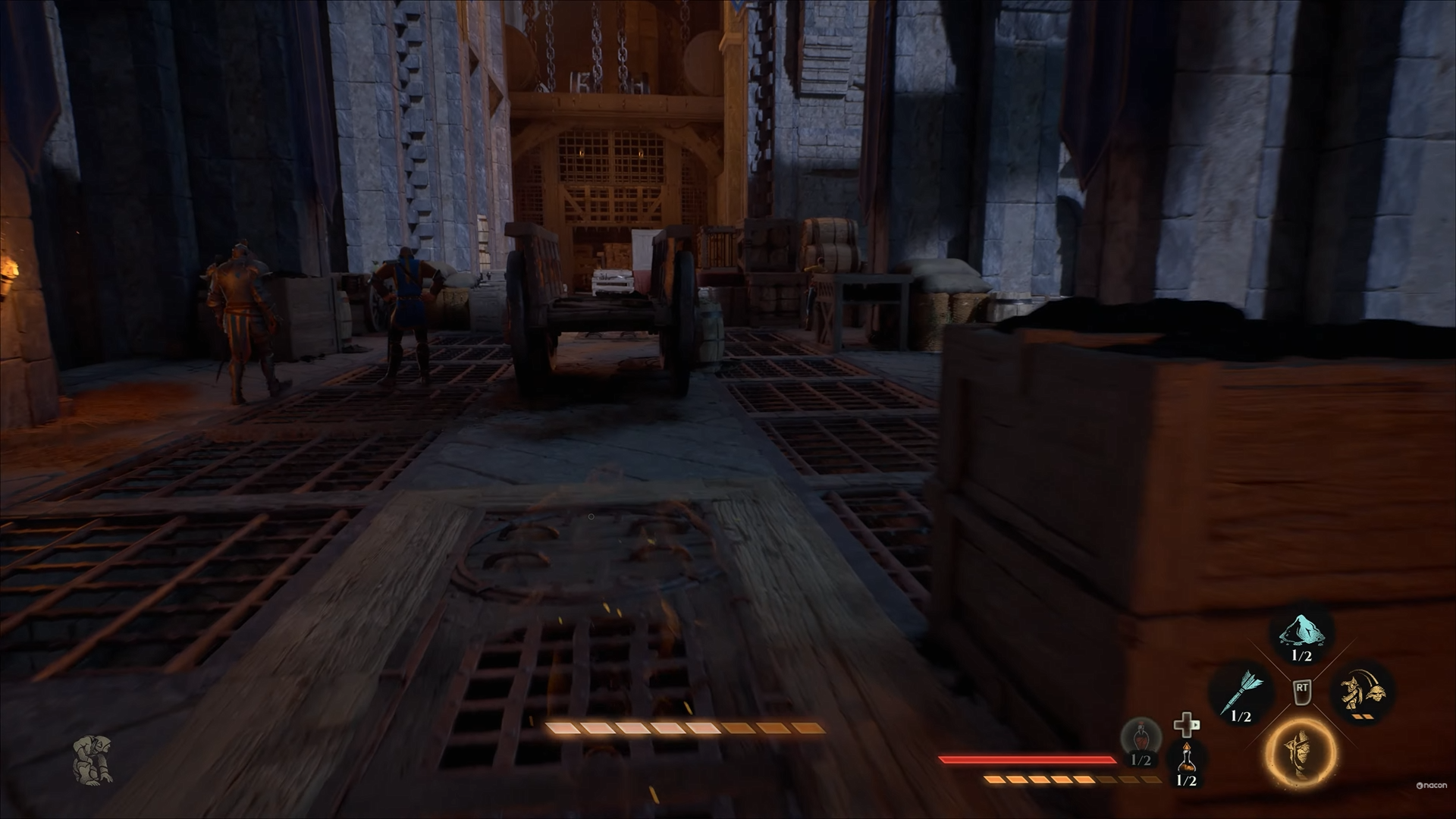Use the orange amber flask

pos(1186,758)
